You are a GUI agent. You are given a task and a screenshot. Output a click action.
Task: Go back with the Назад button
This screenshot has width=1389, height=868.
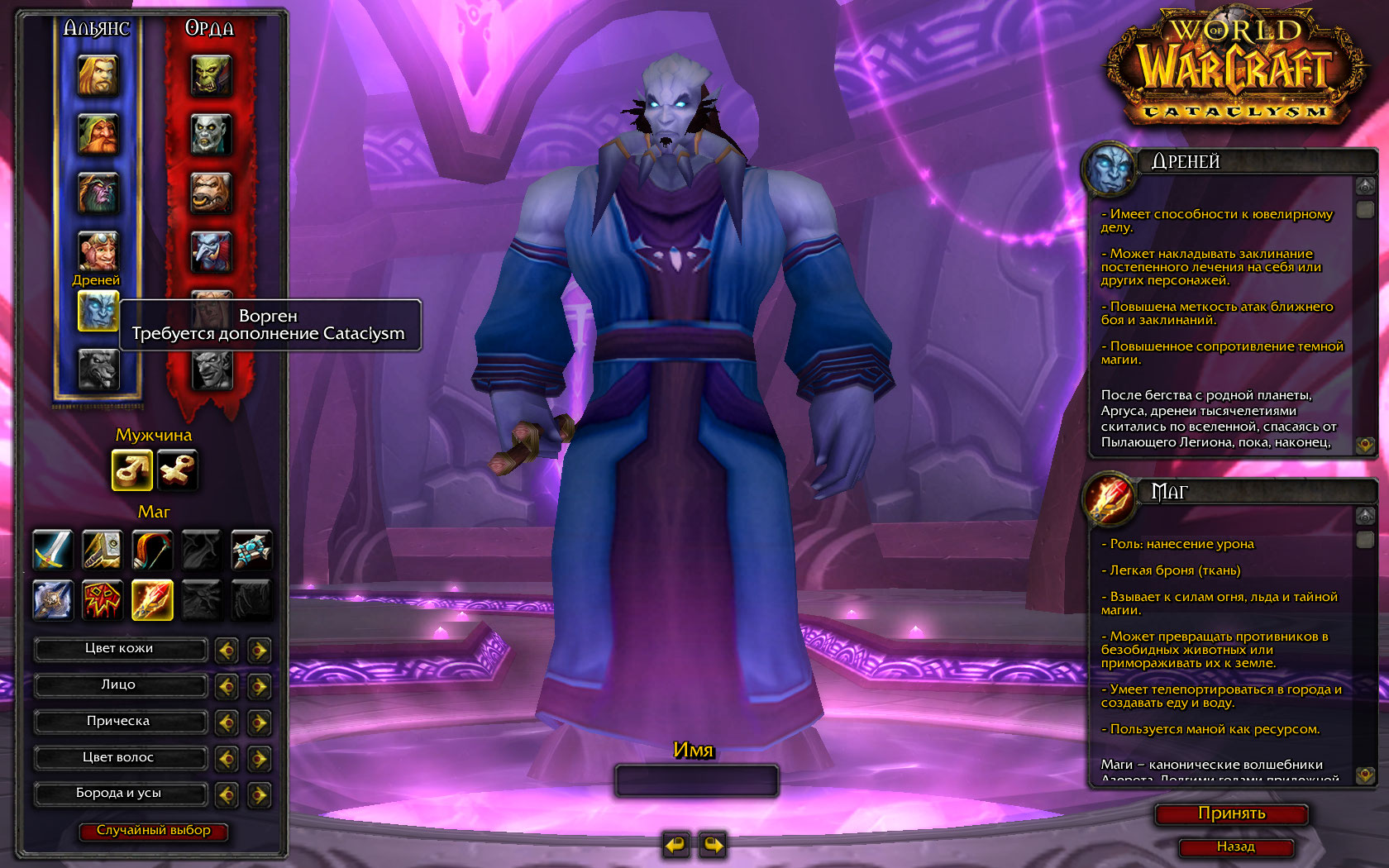[1235, 847]
